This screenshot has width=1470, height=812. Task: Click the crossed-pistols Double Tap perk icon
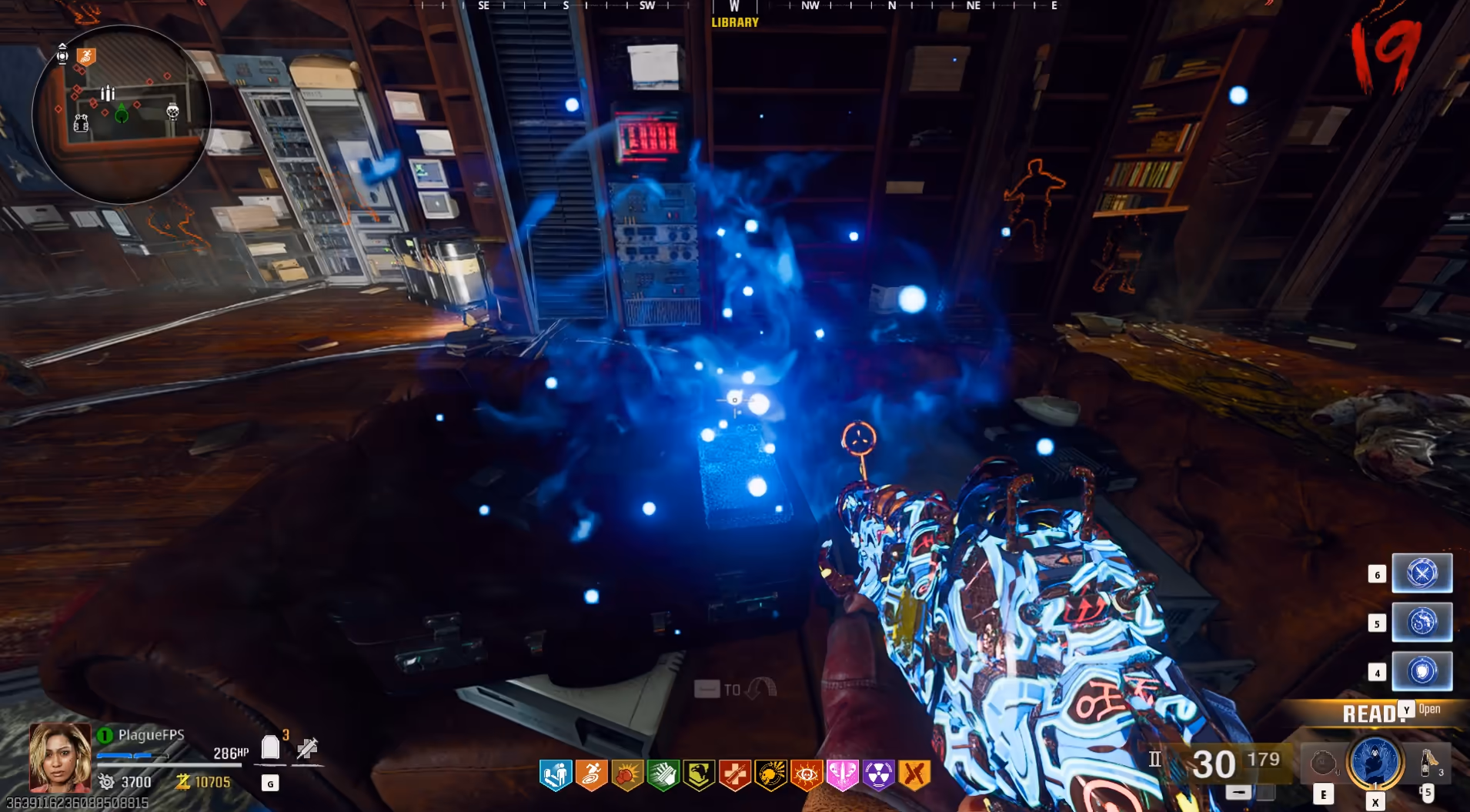tap(914, 775)
